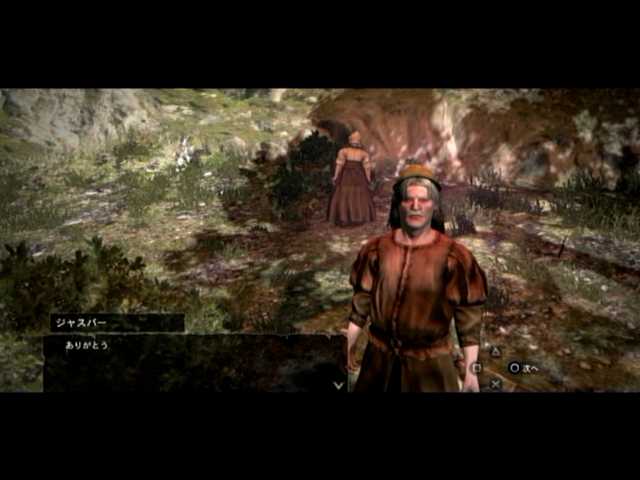Advance dialogue with the down chevron arrow
The width and height of the screenshot is (640, 480).
(x=339, y=383)
